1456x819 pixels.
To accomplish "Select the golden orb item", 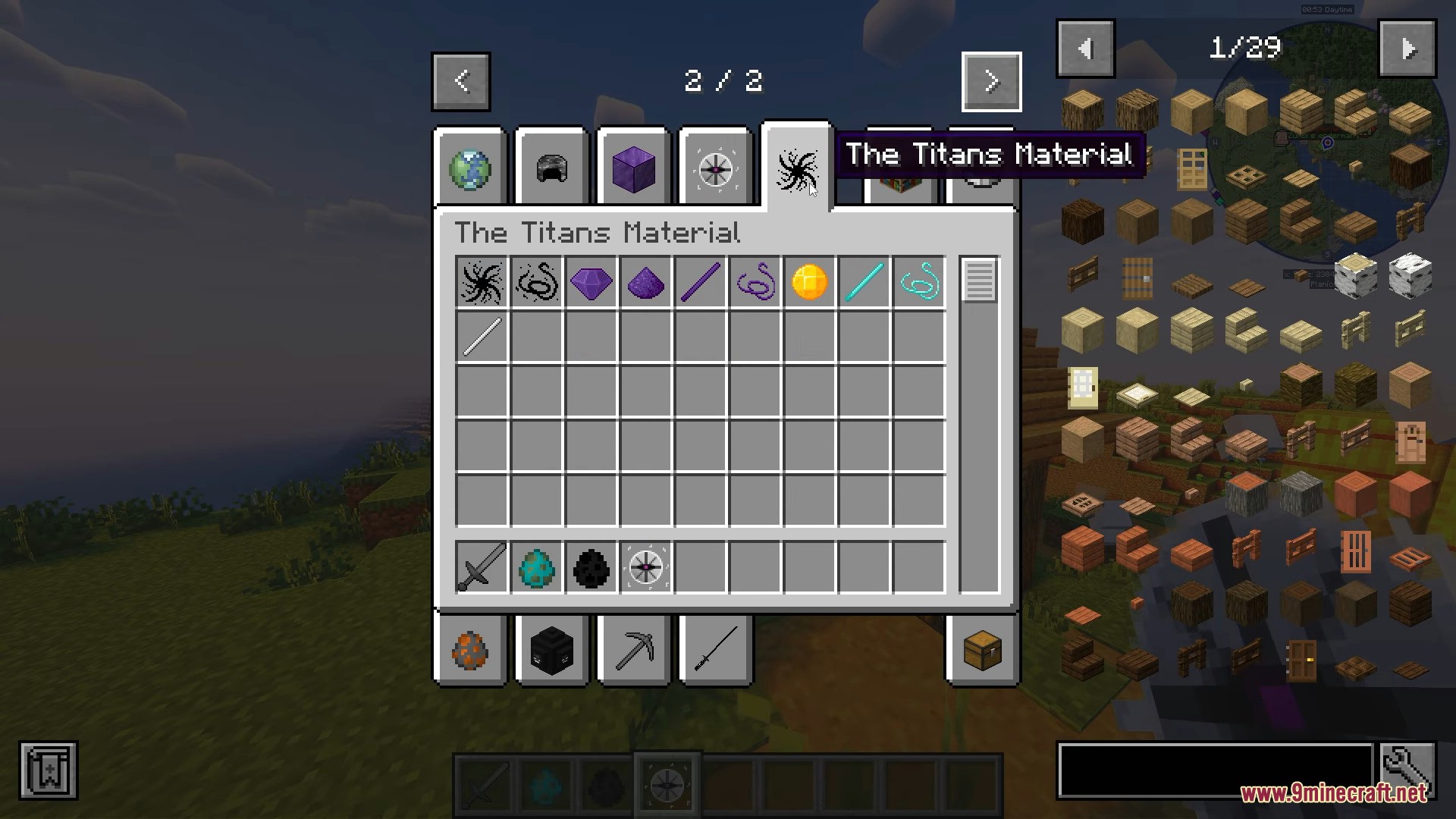I will coord(809,283).
